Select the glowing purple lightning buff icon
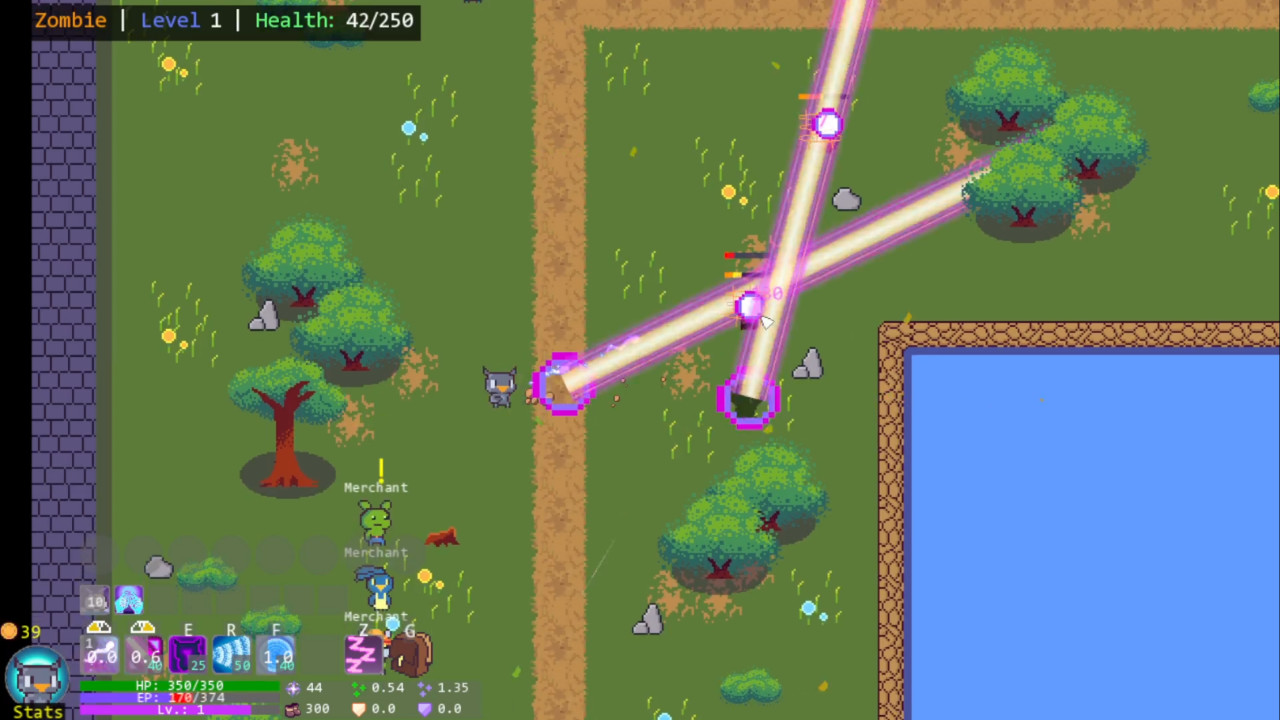Image resolution: width=1280 pixels, height=720 pixels. click(128, 602)
